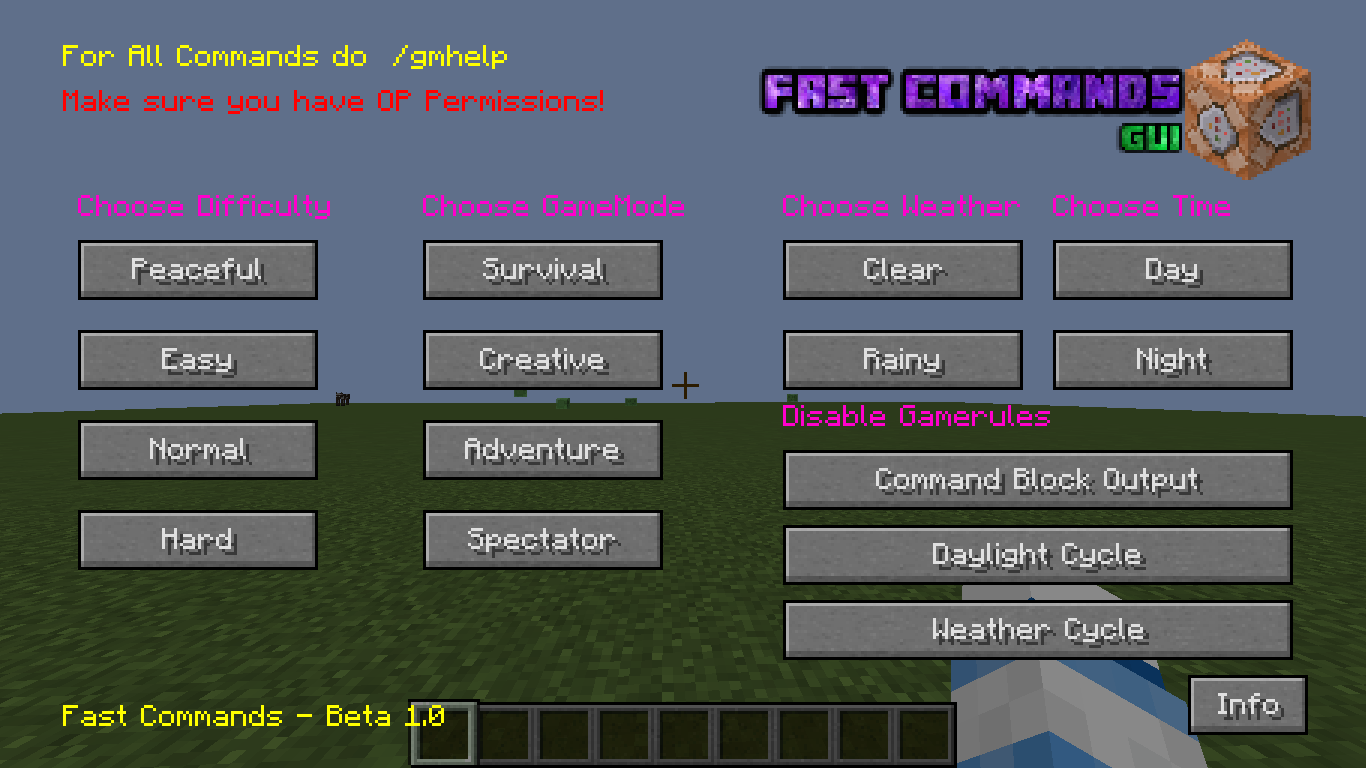Set time to Day
This screenshot has width=1366, height=768.
(1172, 270)
